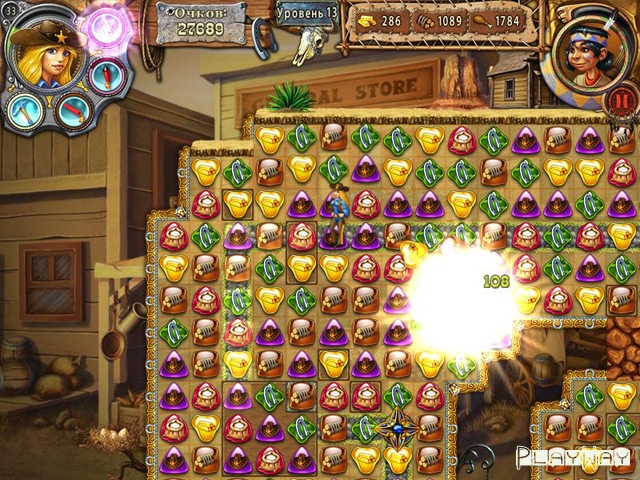Activate the upright red firecracker bonus

pyautogui.click(x=105, y=74)
